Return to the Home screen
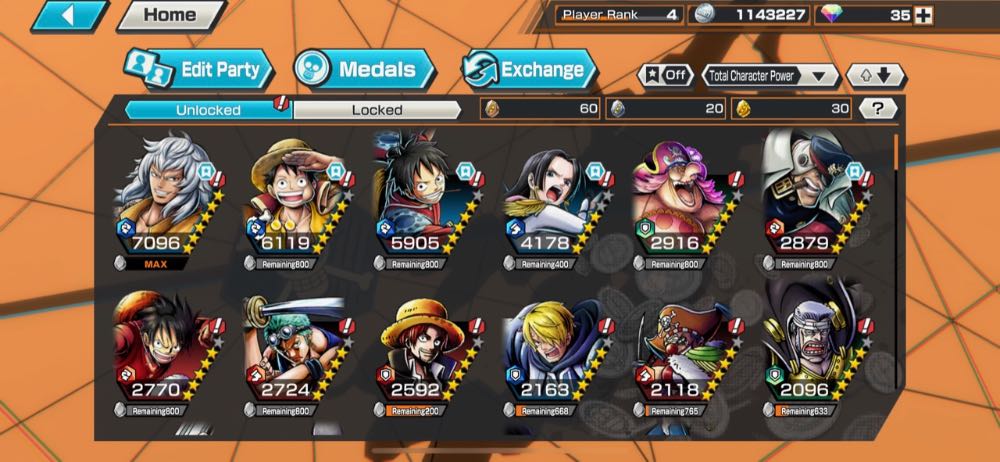1000x462 pixels. coord(171,16)
